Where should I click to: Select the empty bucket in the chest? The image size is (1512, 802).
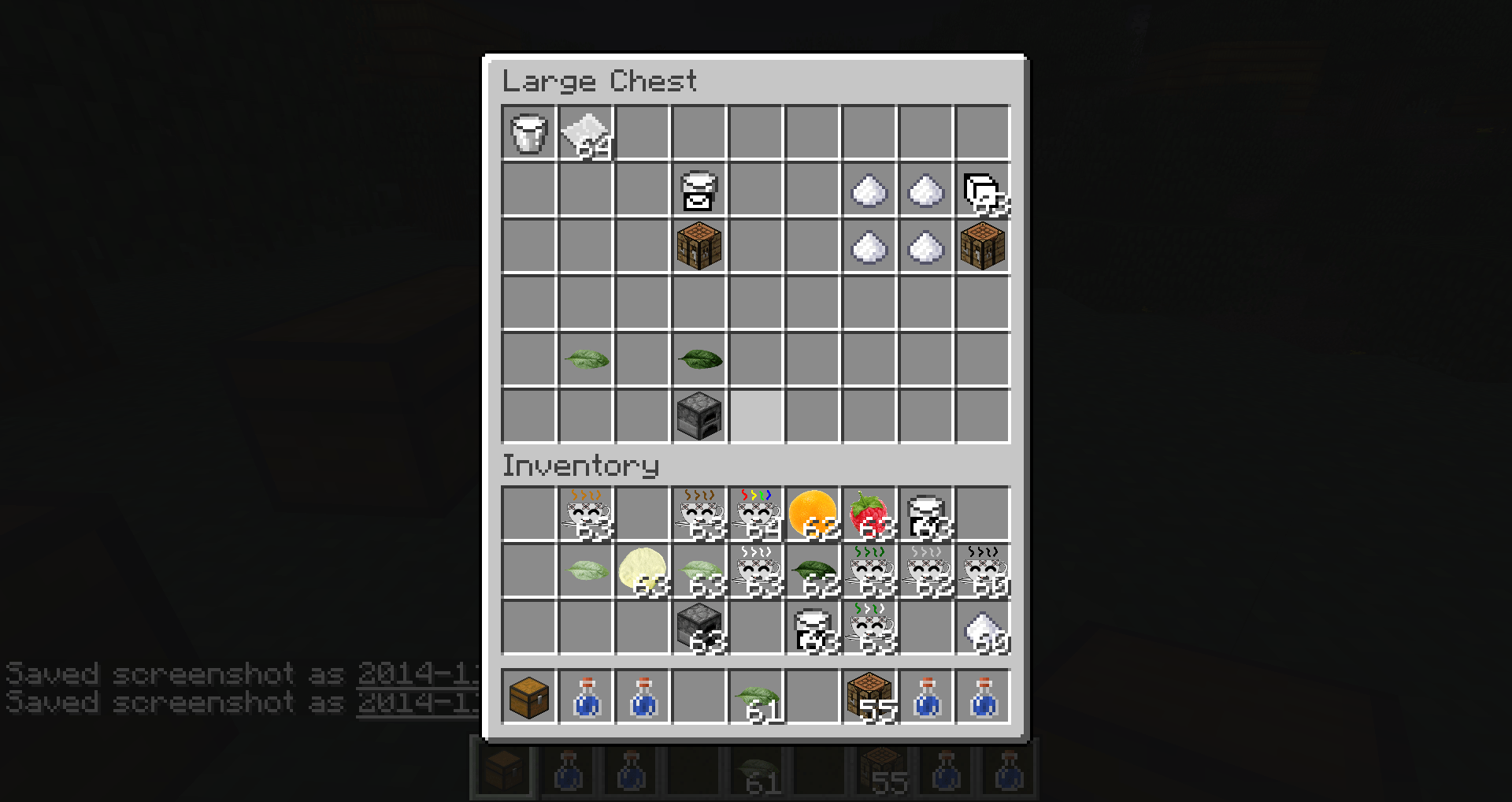tap(529, 134)
